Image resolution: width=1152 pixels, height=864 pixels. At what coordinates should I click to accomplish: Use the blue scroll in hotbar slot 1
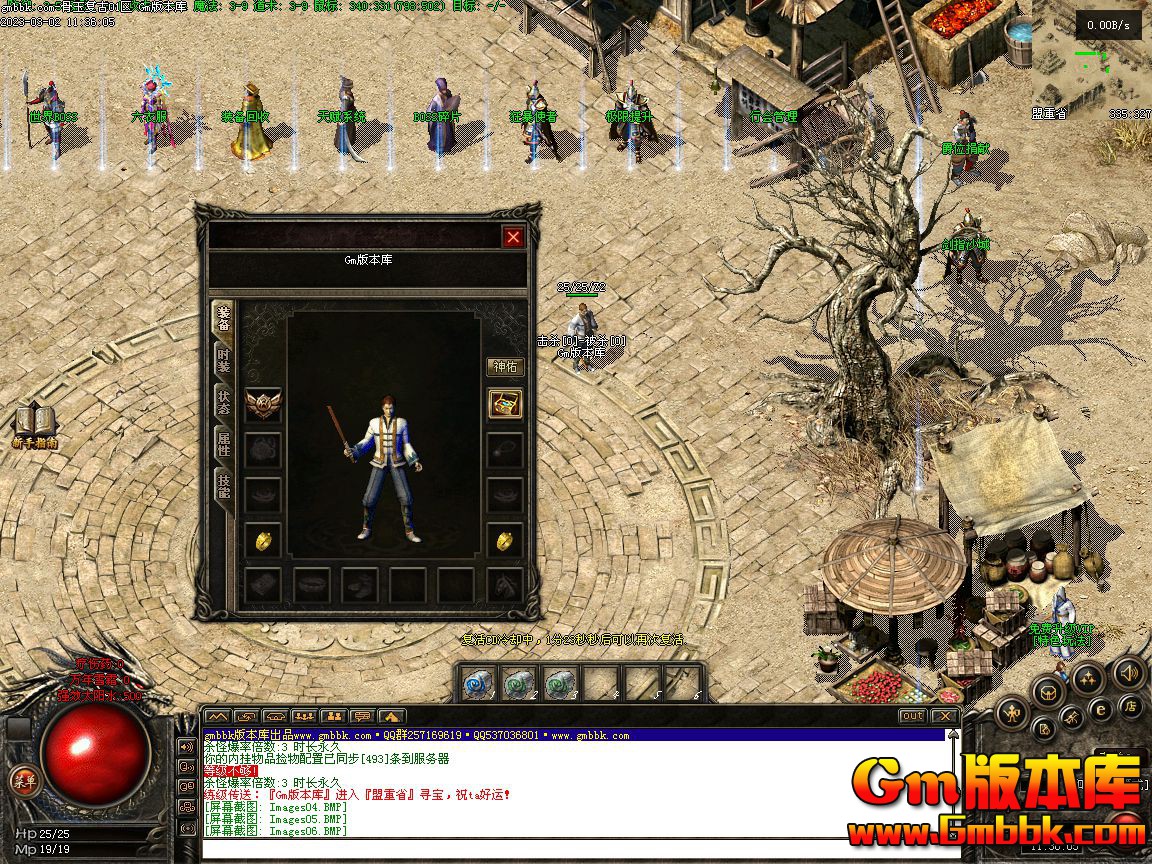pyautogui.click(x=479, y=683)
